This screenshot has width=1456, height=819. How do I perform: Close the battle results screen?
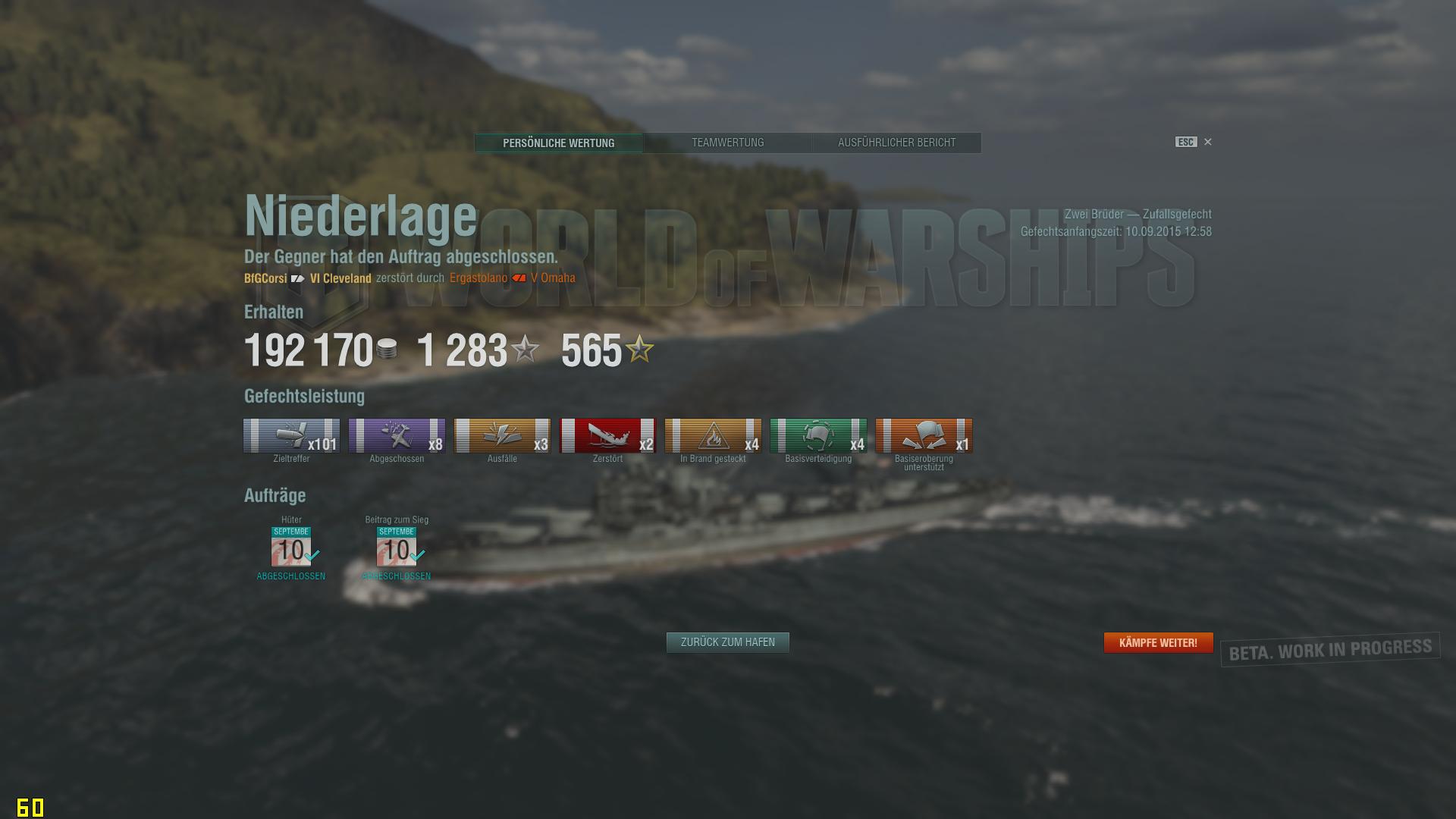[x=1208, y=142]
